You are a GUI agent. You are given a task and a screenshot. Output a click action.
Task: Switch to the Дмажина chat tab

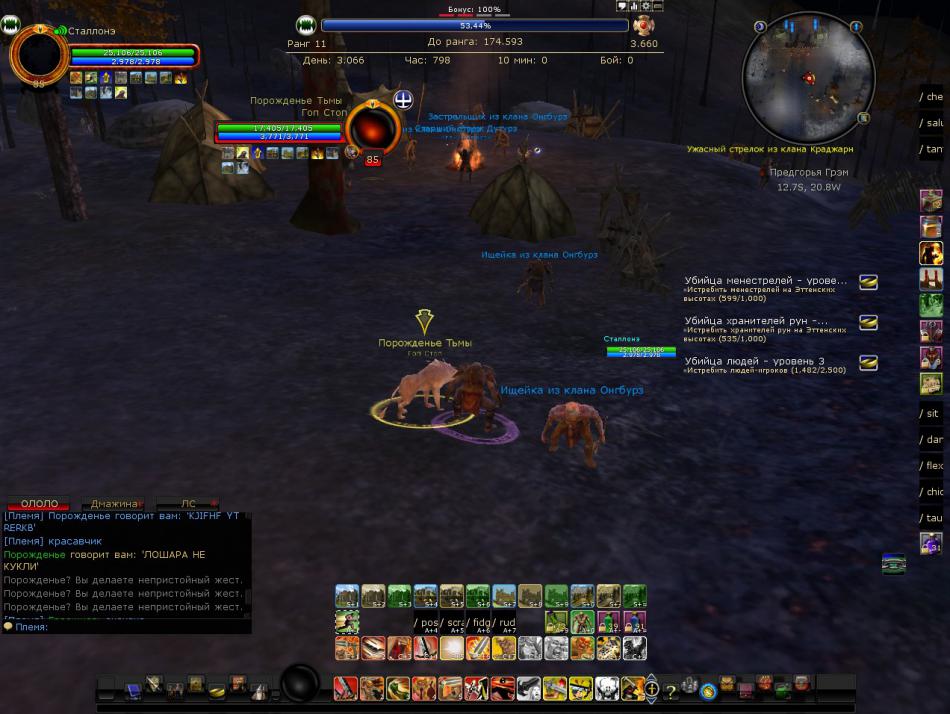click(x=113, y=504)
